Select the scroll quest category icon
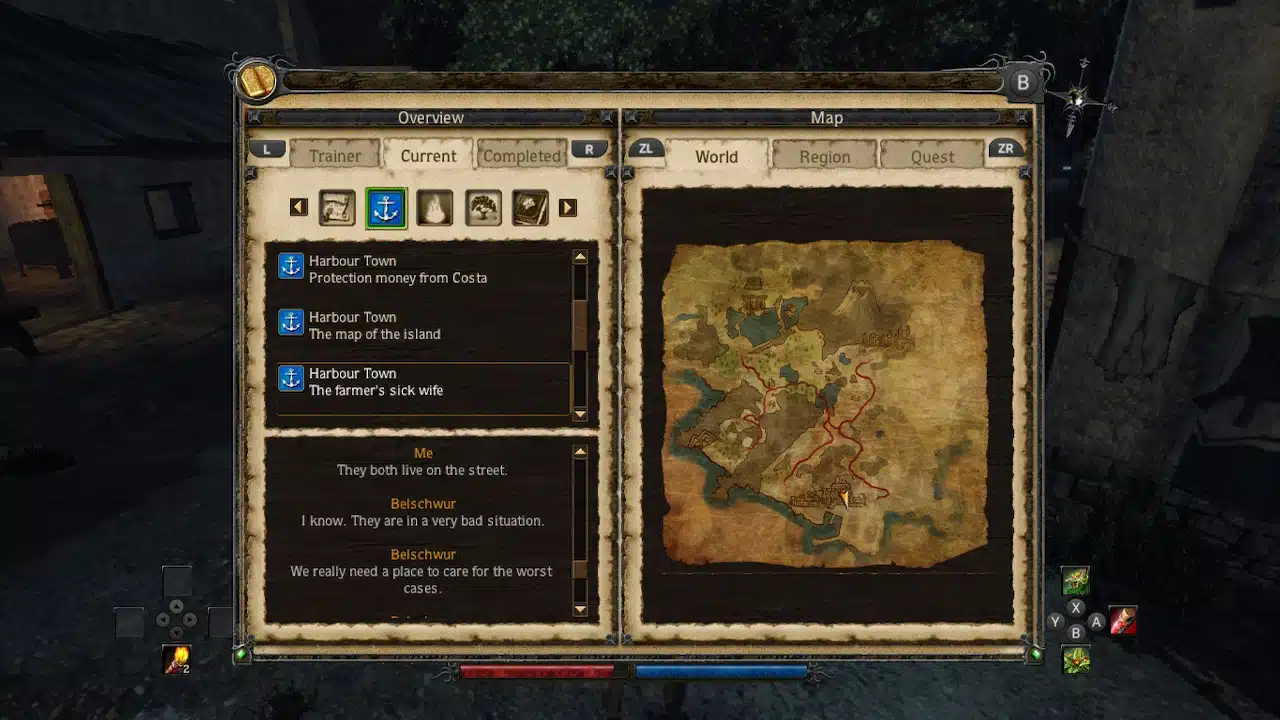The width and height of the screenshot is (1280, 720). point(336,208)
